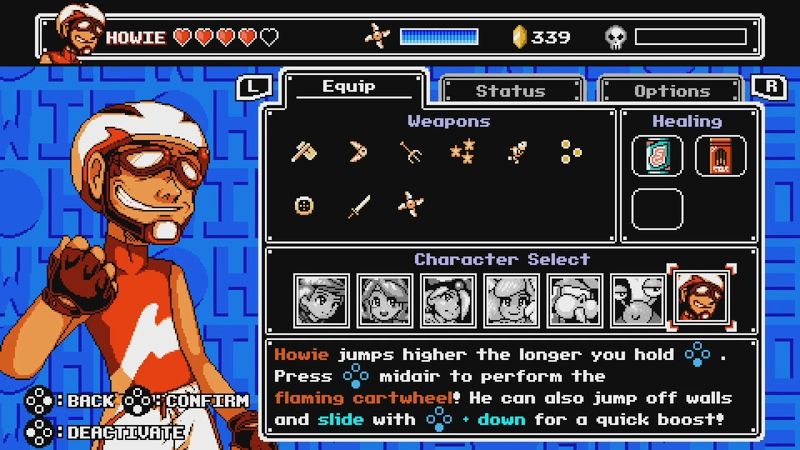Select the red box healing item

pos(714,156)
